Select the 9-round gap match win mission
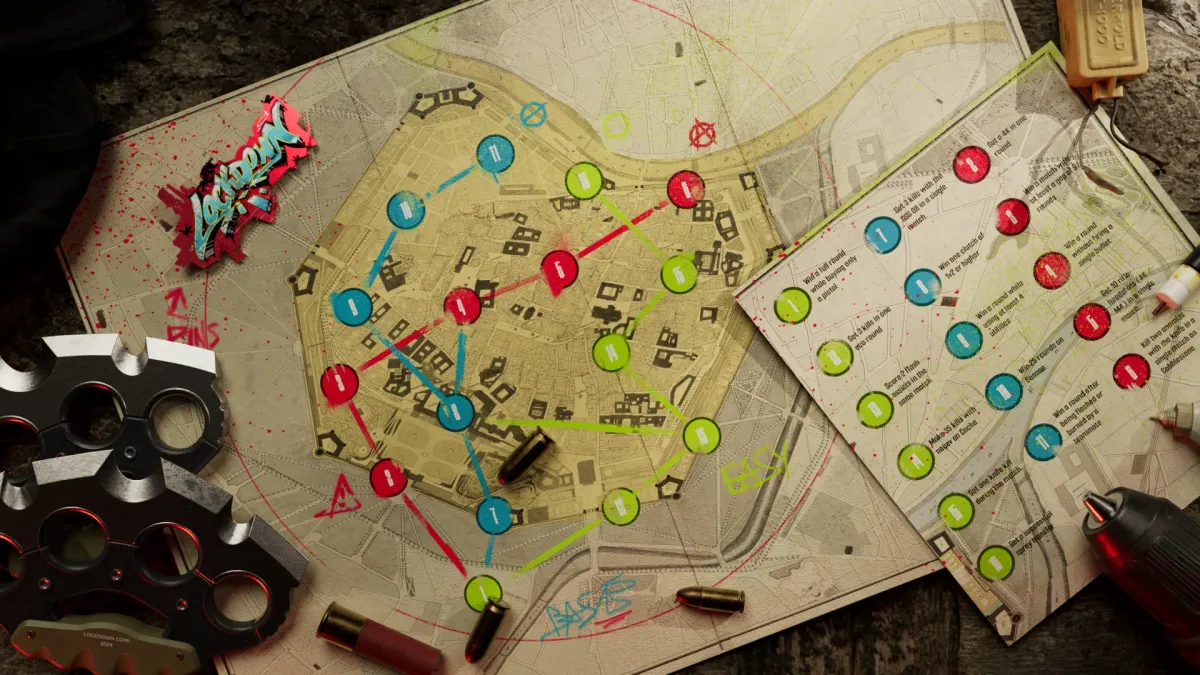Image resolution: width=1200 pixels, height=675 pixels. click(x=1011, y=217)
